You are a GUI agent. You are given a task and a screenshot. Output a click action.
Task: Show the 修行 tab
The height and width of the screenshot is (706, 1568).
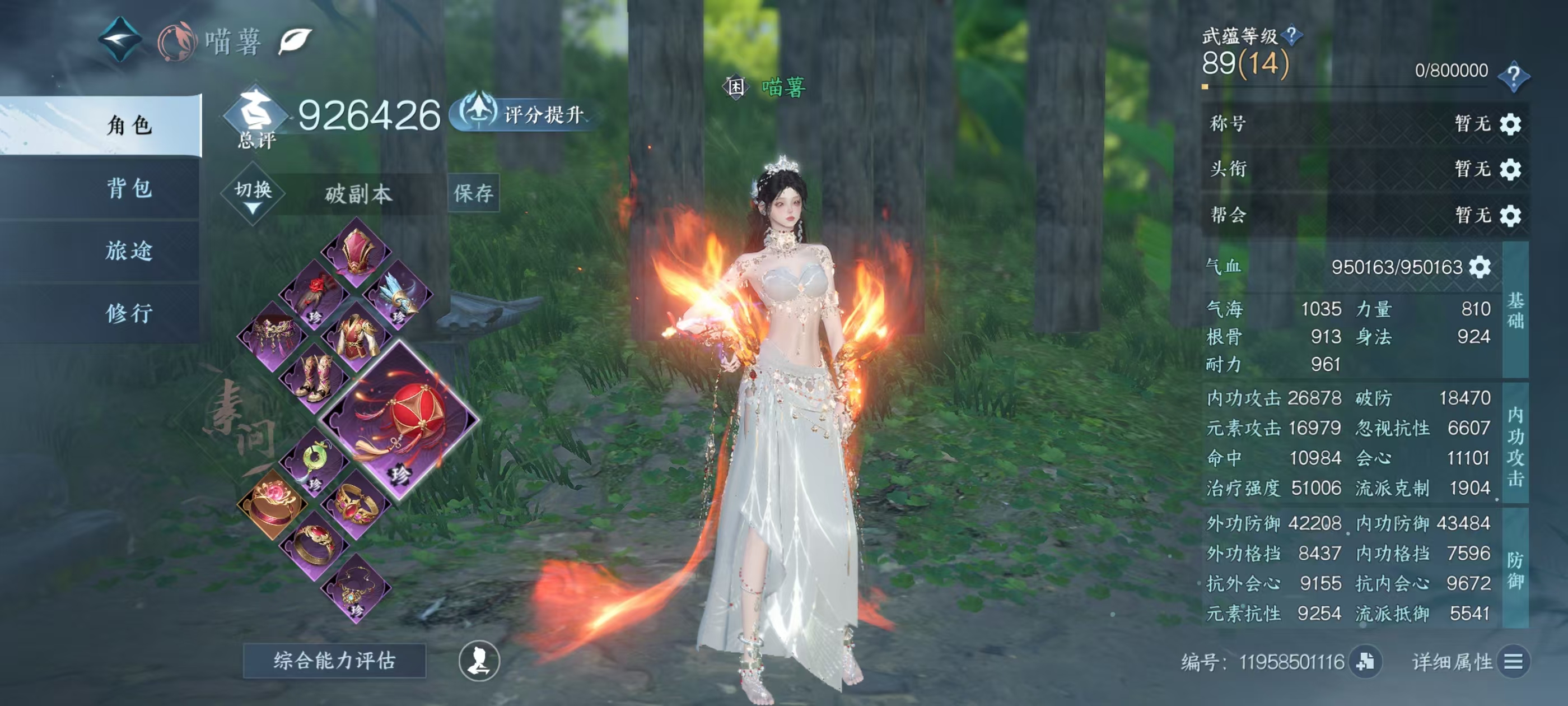(129, 313)
